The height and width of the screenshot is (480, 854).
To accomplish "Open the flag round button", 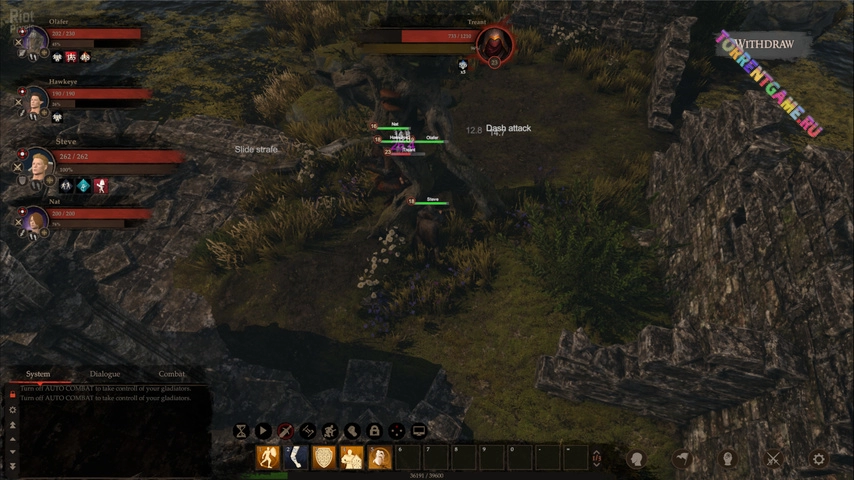I will point(682,459).
